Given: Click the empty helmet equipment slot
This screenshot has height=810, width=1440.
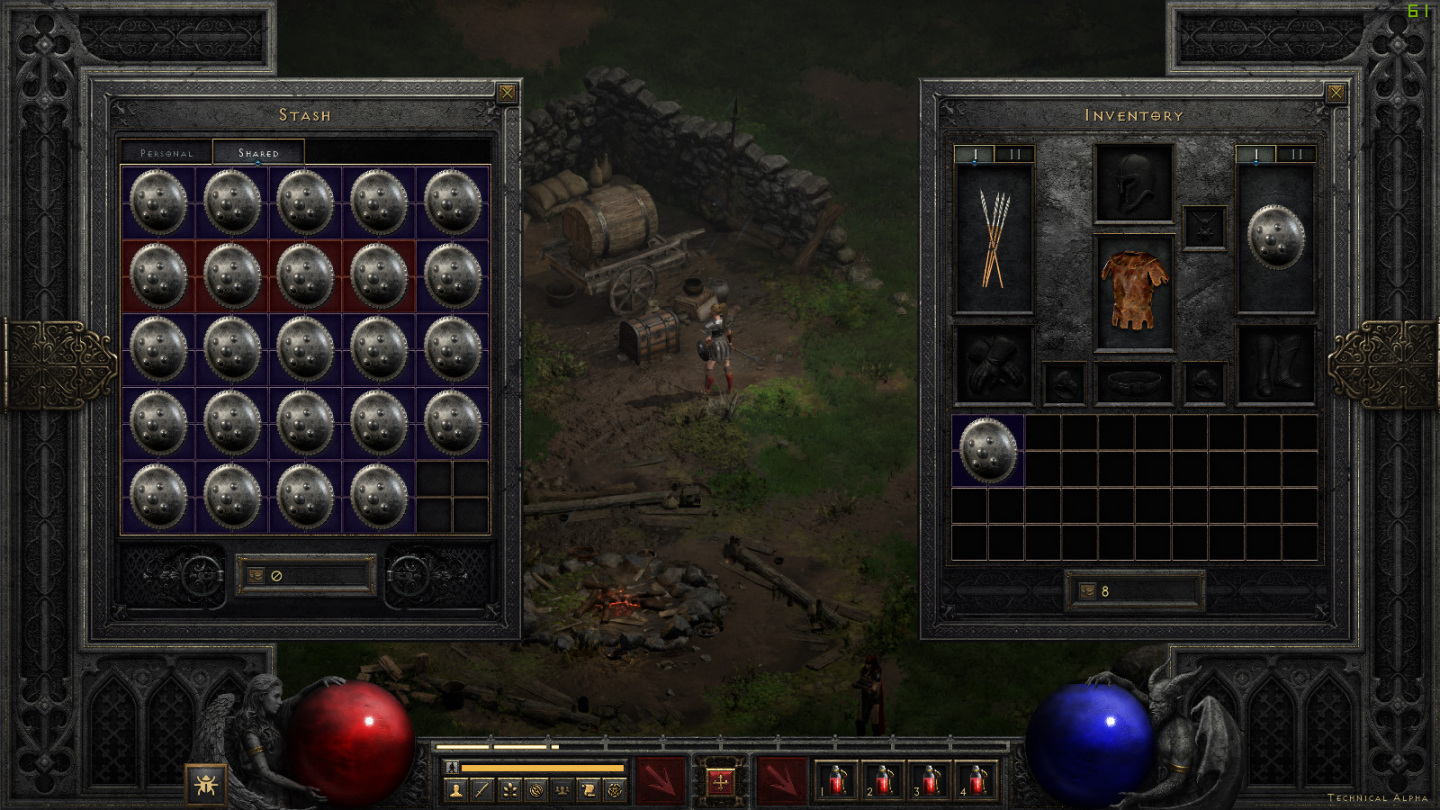Looking at the screenshot, I should [1134, 183].
